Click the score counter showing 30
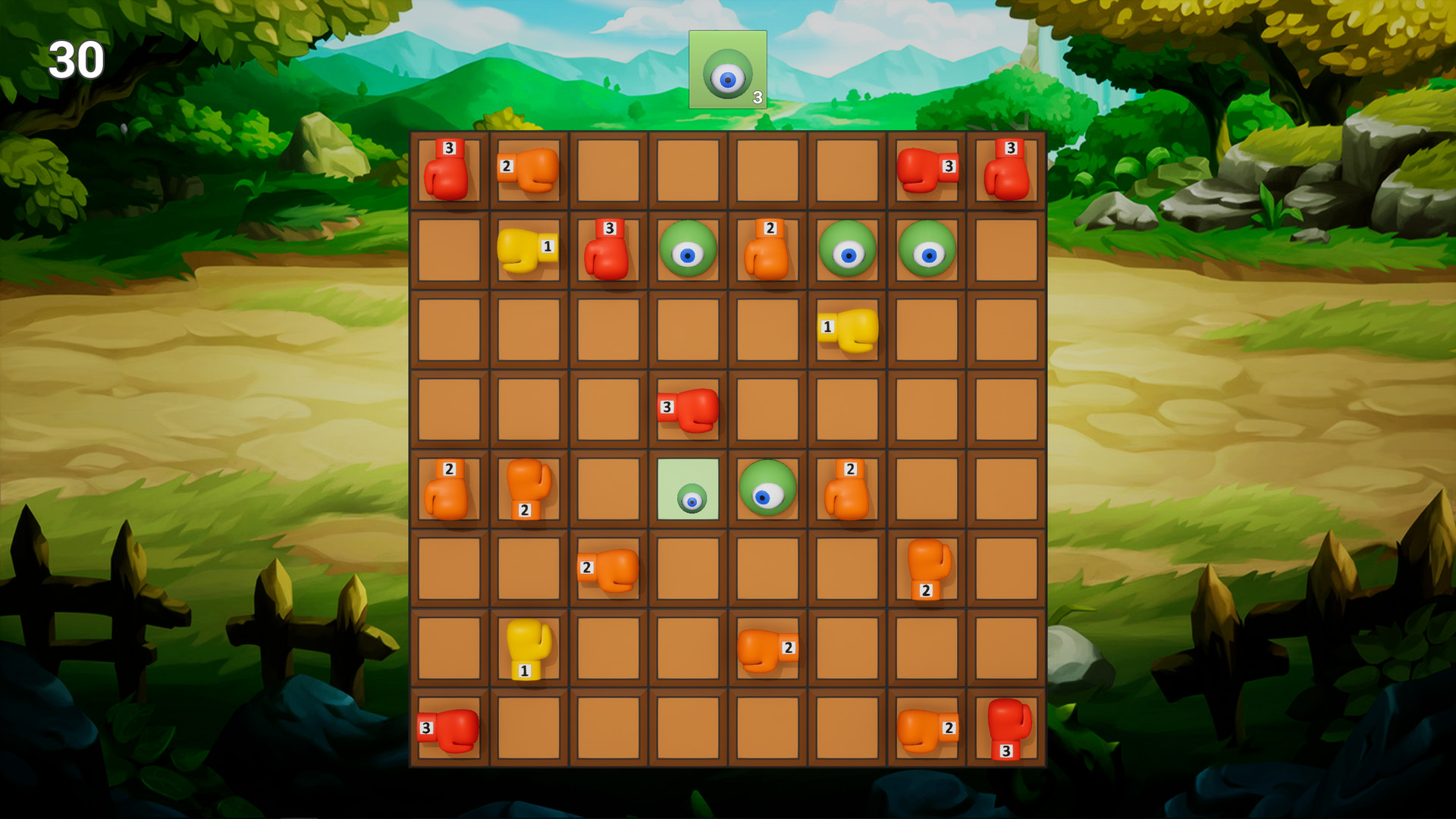This screenshot has width=1456, height=819. [77, 61]
